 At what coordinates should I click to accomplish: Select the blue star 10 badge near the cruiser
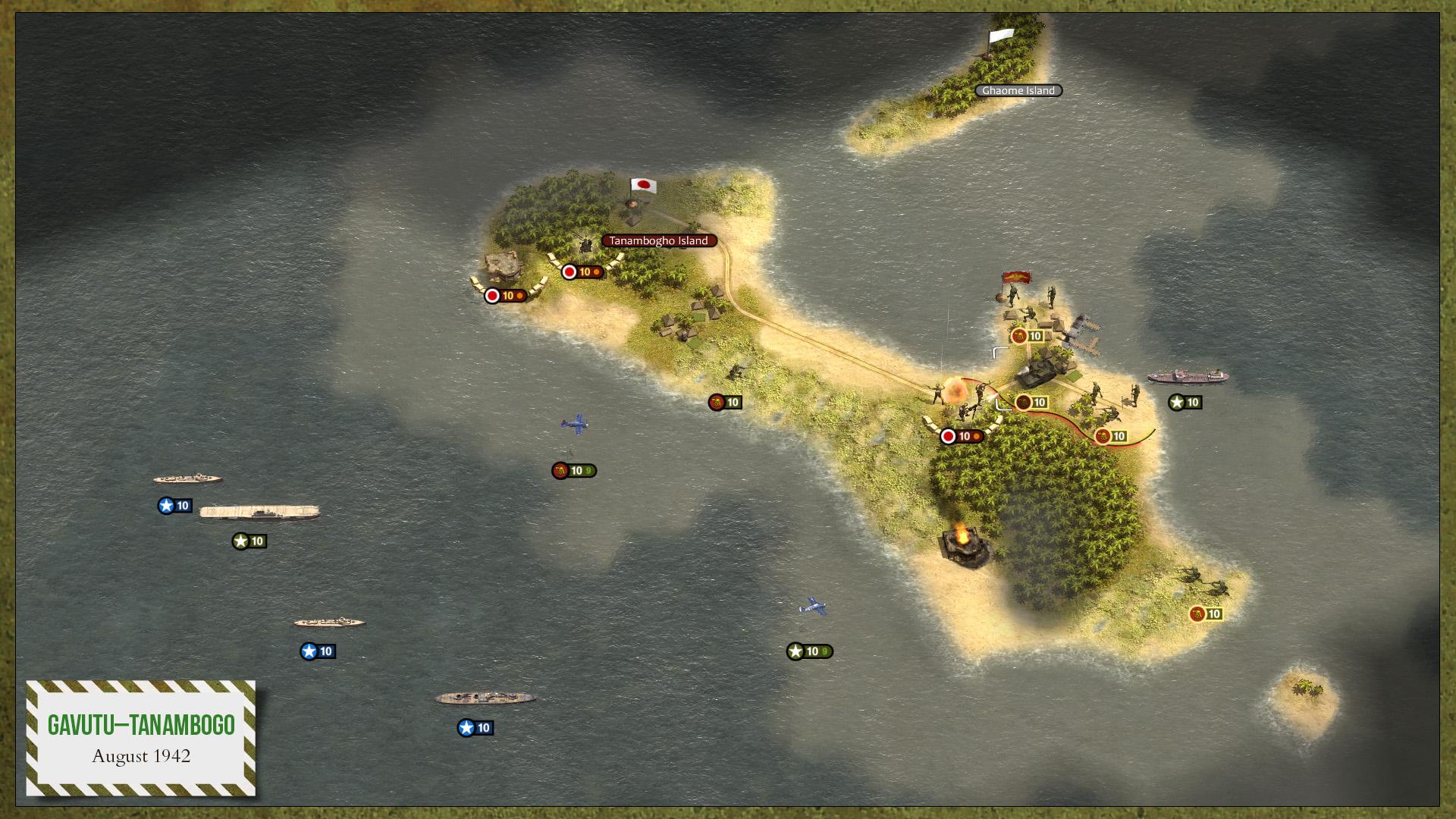pos(173,506)
